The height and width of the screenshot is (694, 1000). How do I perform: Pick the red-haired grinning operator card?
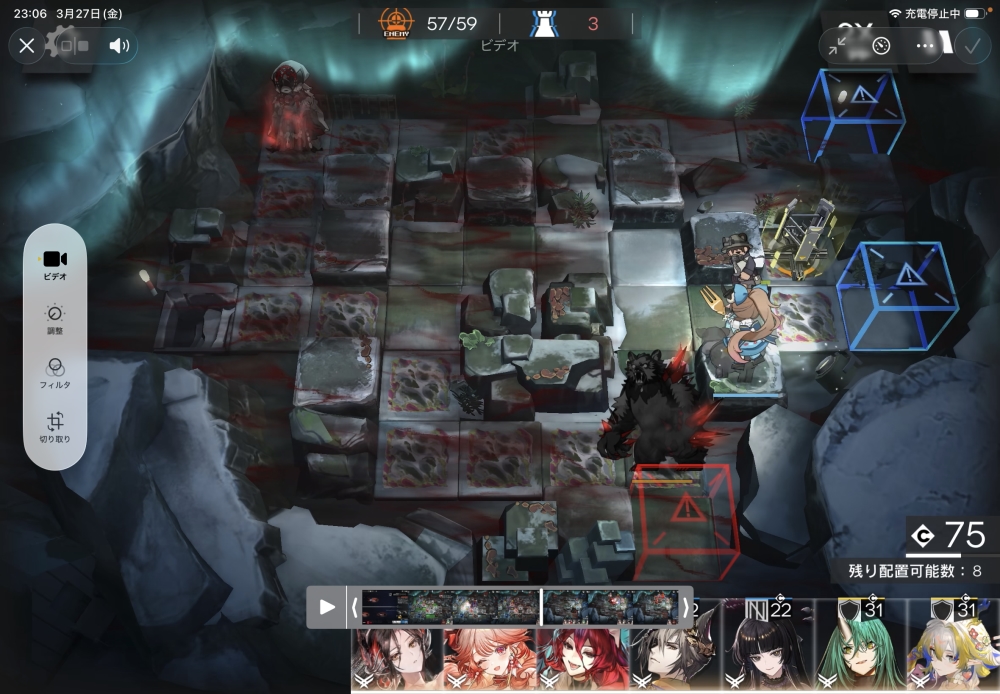click(582, 658)
